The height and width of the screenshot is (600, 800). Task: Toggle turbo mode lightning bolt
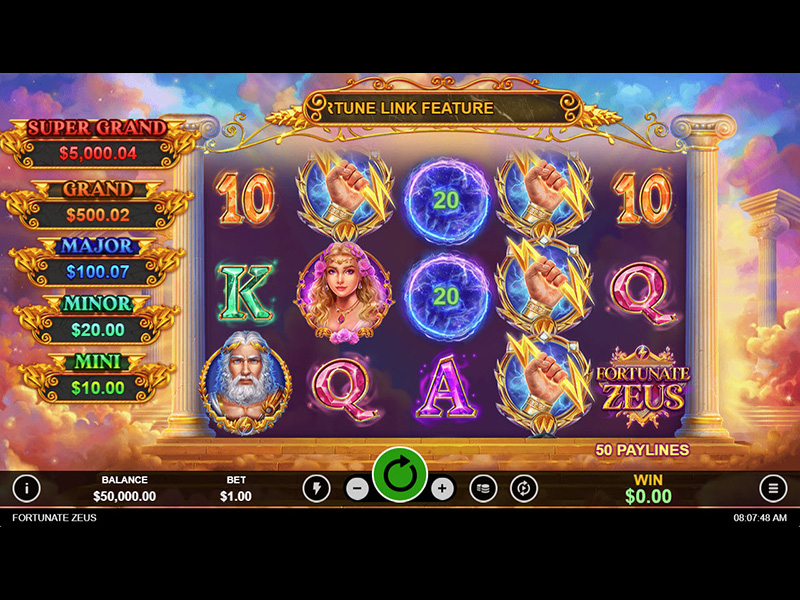pyautogui.click(x=316, y=488)
